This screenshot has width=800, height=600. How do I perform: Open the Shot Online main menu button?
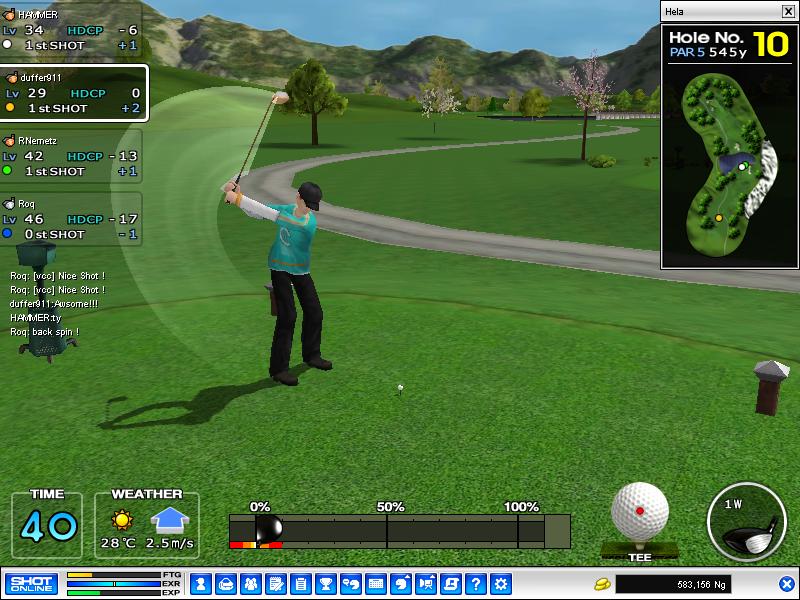point(31,584)
